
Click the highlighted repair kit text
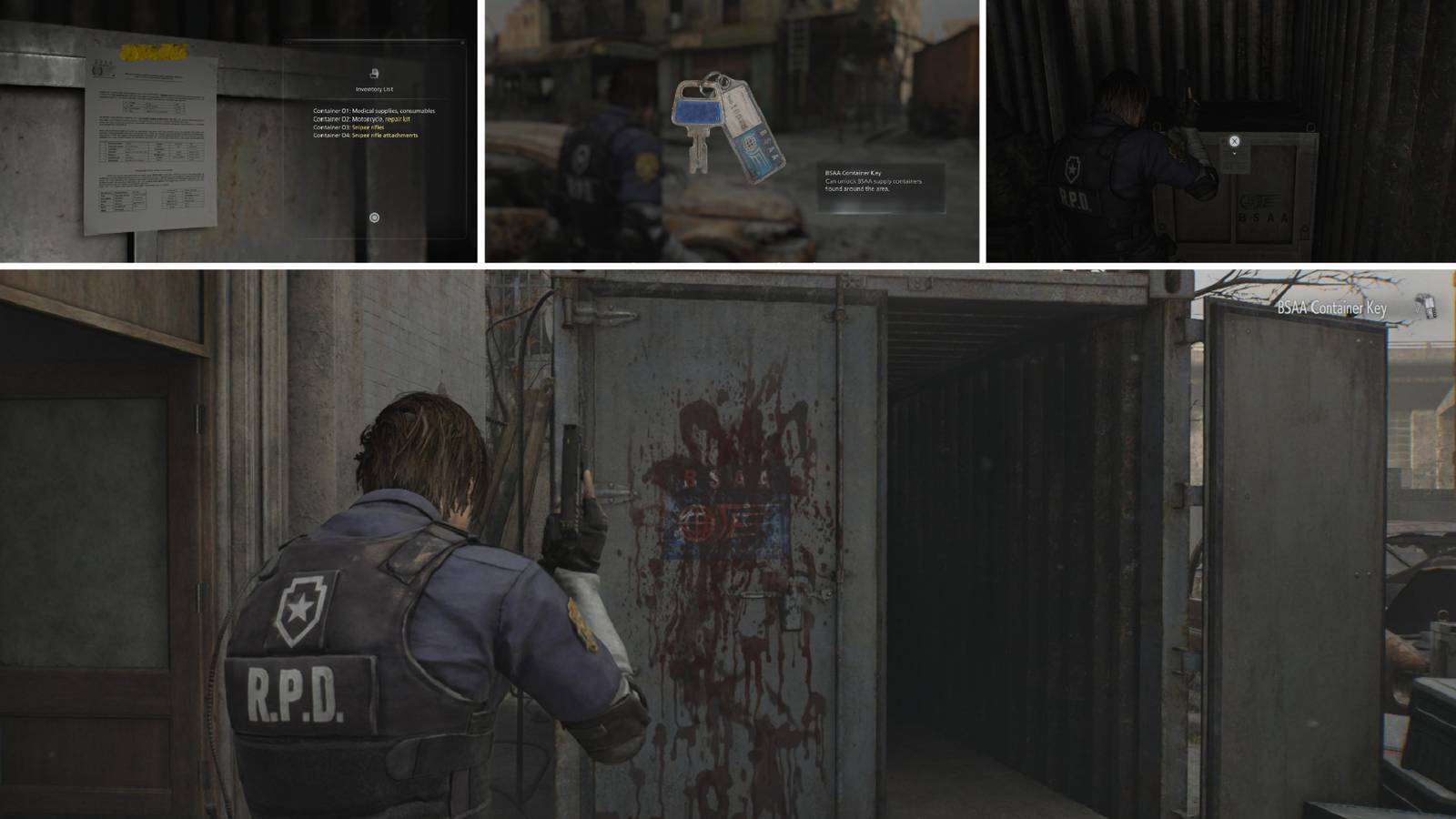point(399,118)
